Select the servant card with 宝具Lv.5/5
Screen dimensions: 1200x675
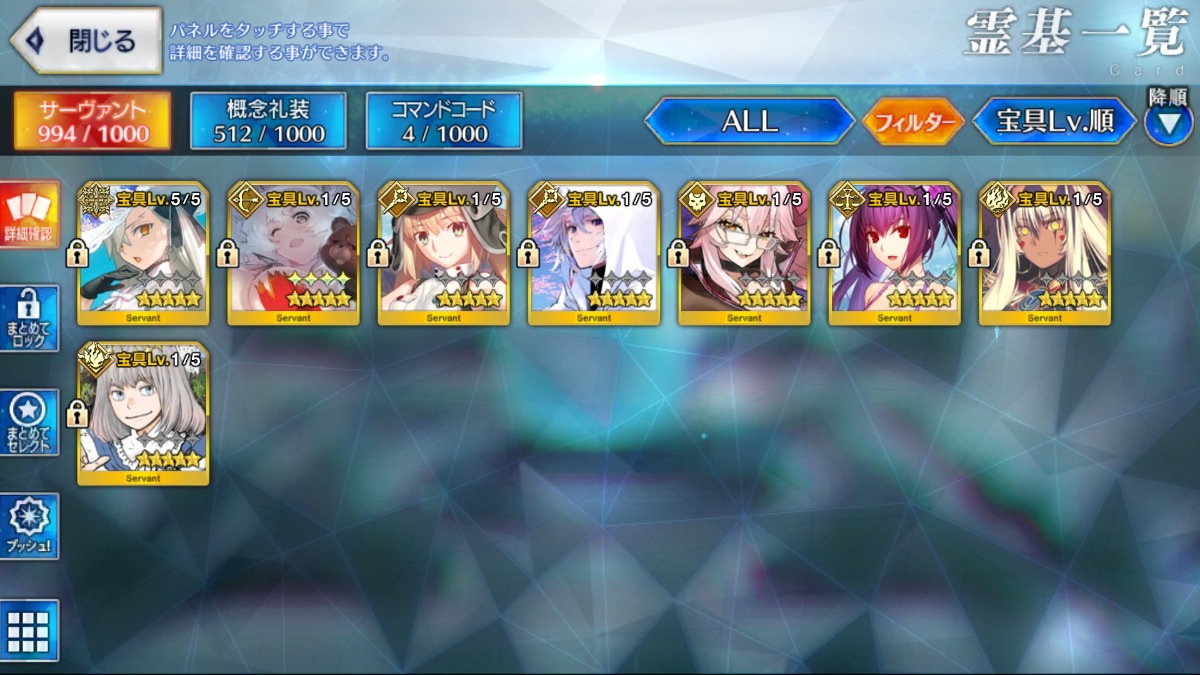[143, 254]
